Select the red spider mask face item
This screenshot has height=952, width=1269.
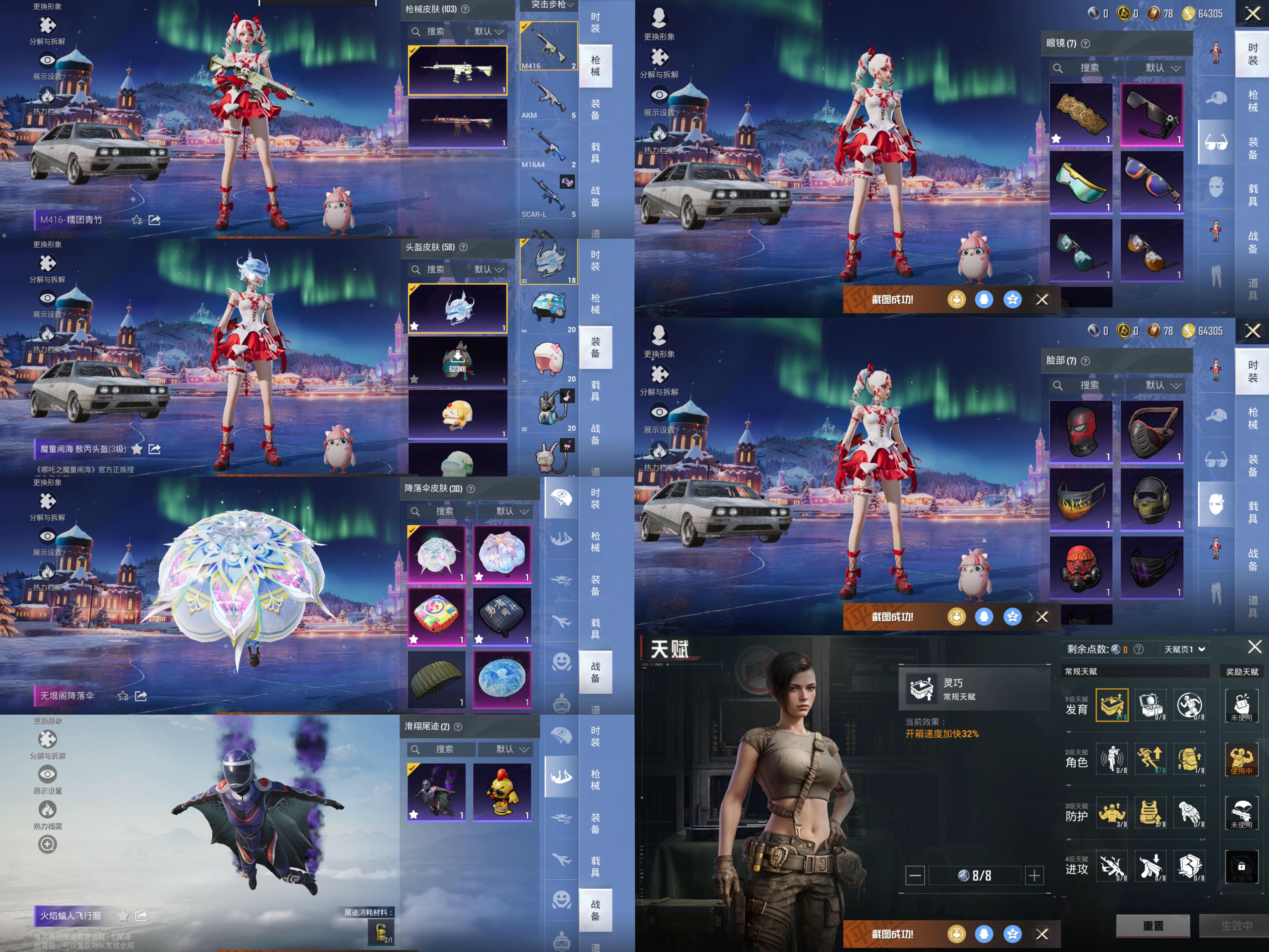[1081, 431]
